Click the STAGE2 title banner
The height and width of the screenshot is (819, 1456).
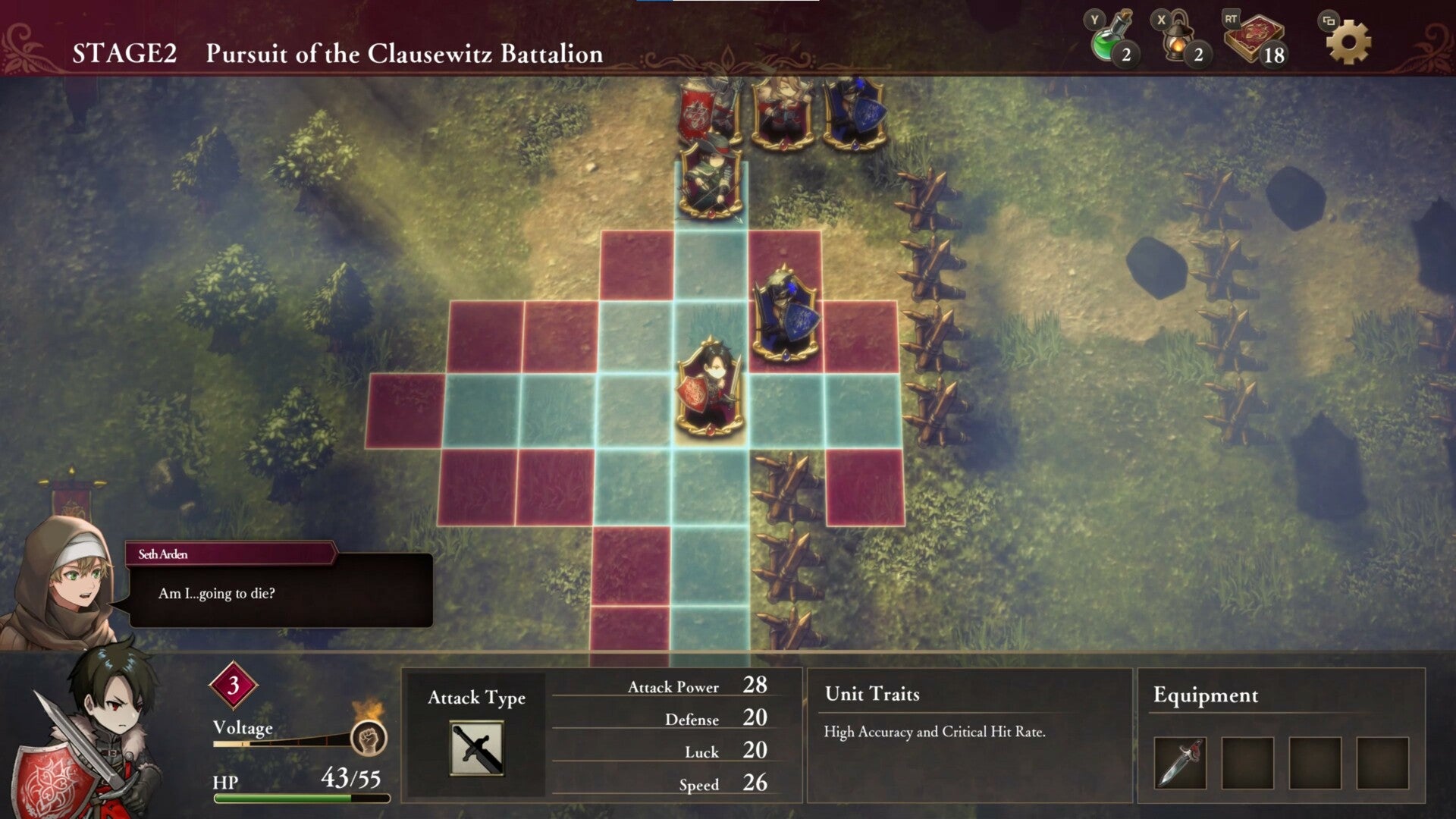click(x=133, y=53)
